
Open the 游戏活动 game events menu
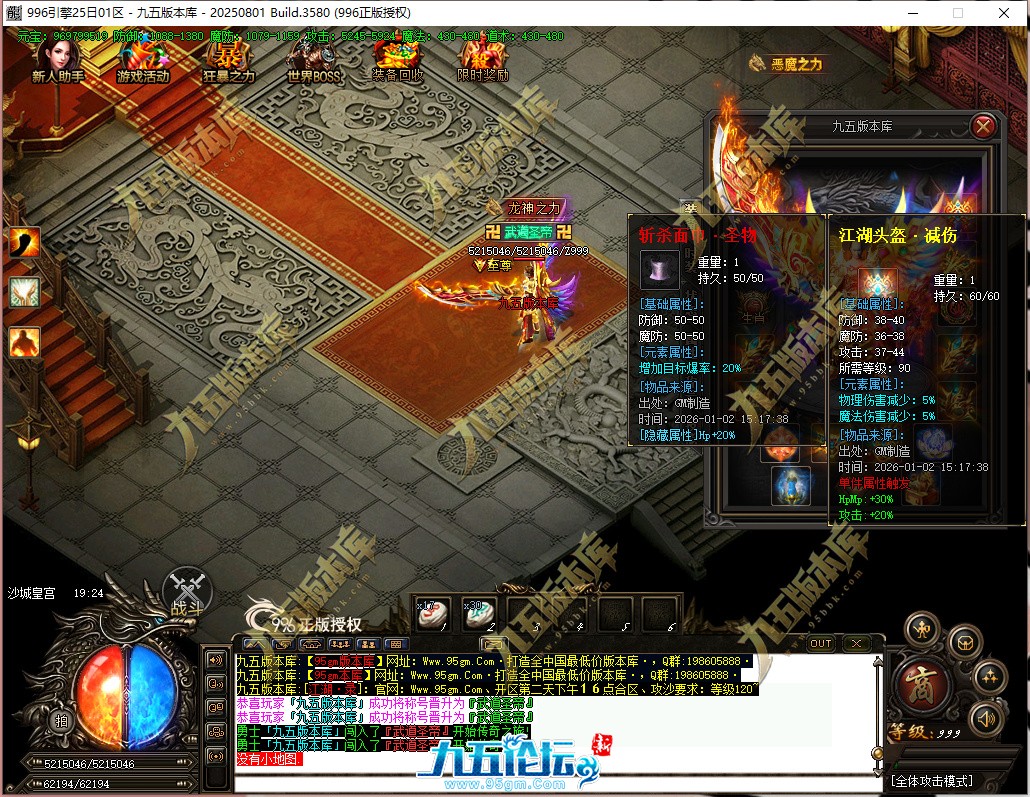(143, 60)
